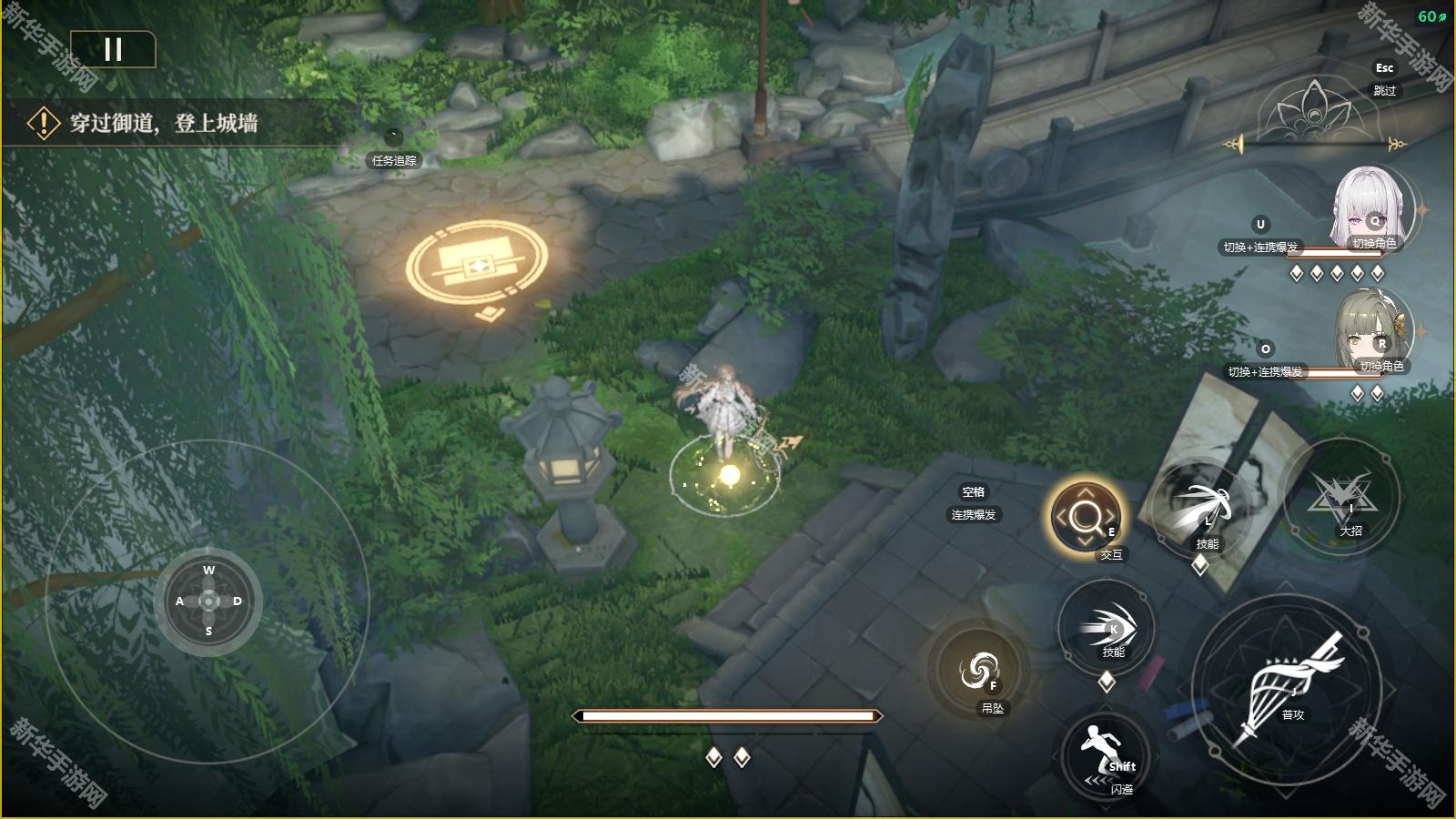Unleash the 大招 ultimate ability
This screenshot has height=819, width=1456.
(1342, 498)
